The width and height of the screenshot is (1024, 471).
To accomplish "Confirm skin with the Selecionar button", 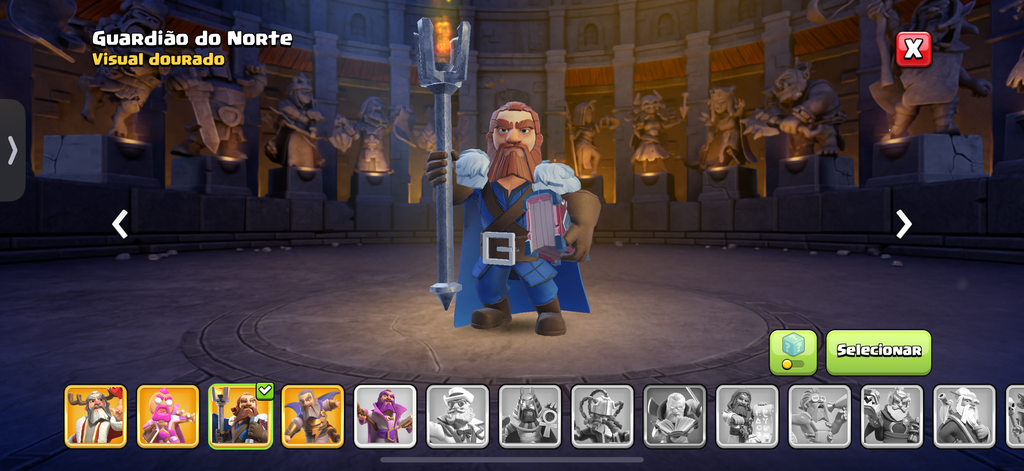I will click(x=878, y=352).
